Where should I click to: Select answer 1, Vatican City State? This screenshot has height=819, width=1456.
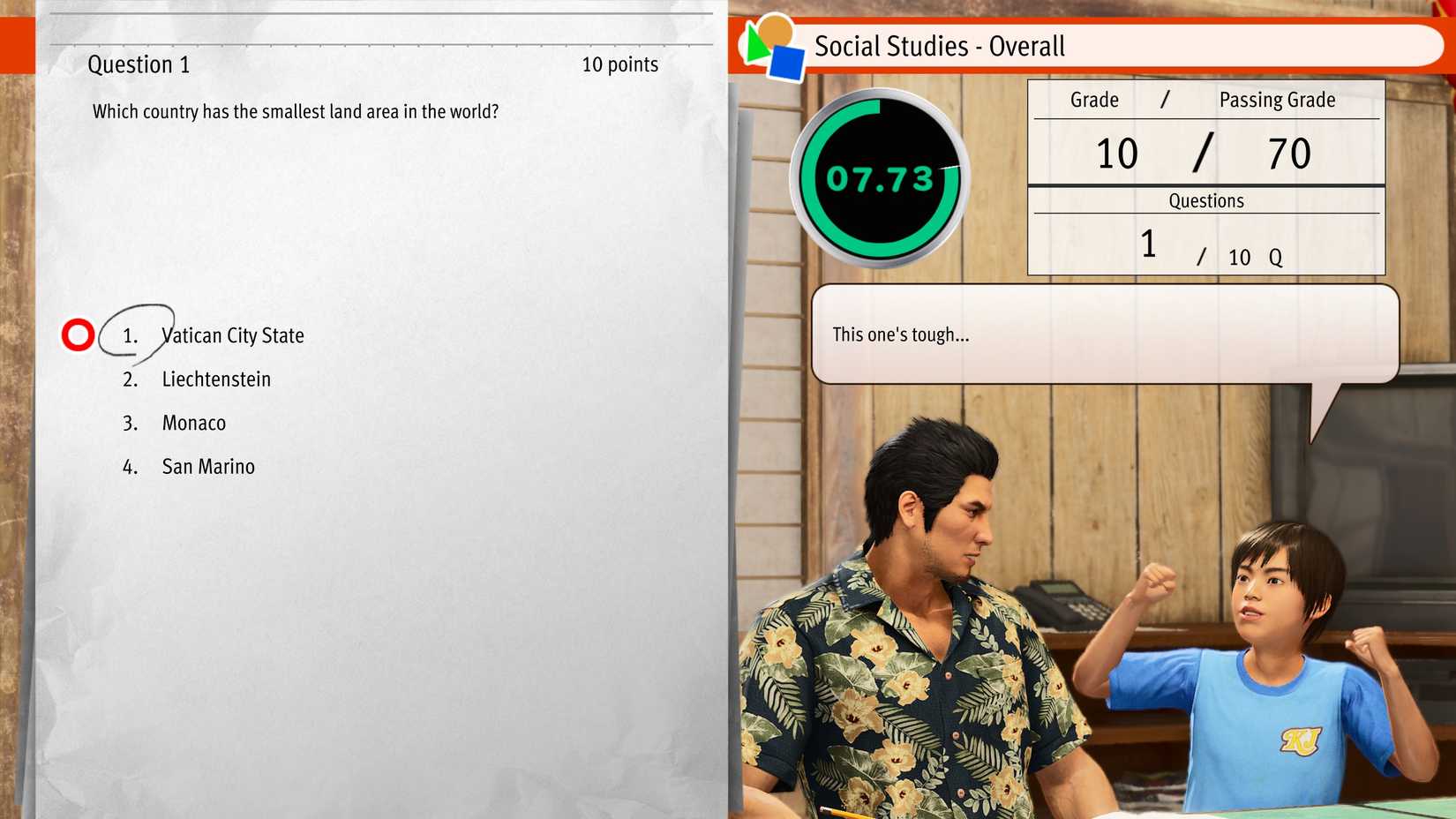232,335
